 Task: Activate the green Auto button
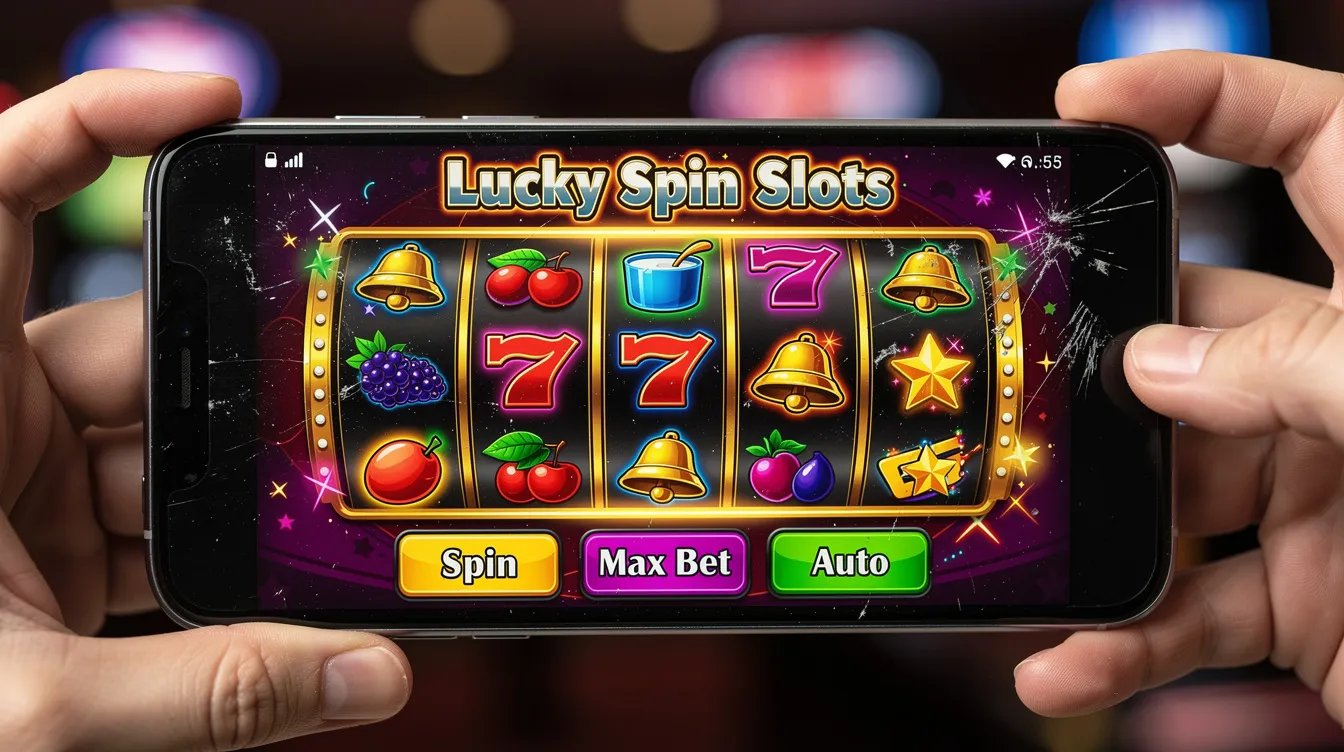[849, 563]
